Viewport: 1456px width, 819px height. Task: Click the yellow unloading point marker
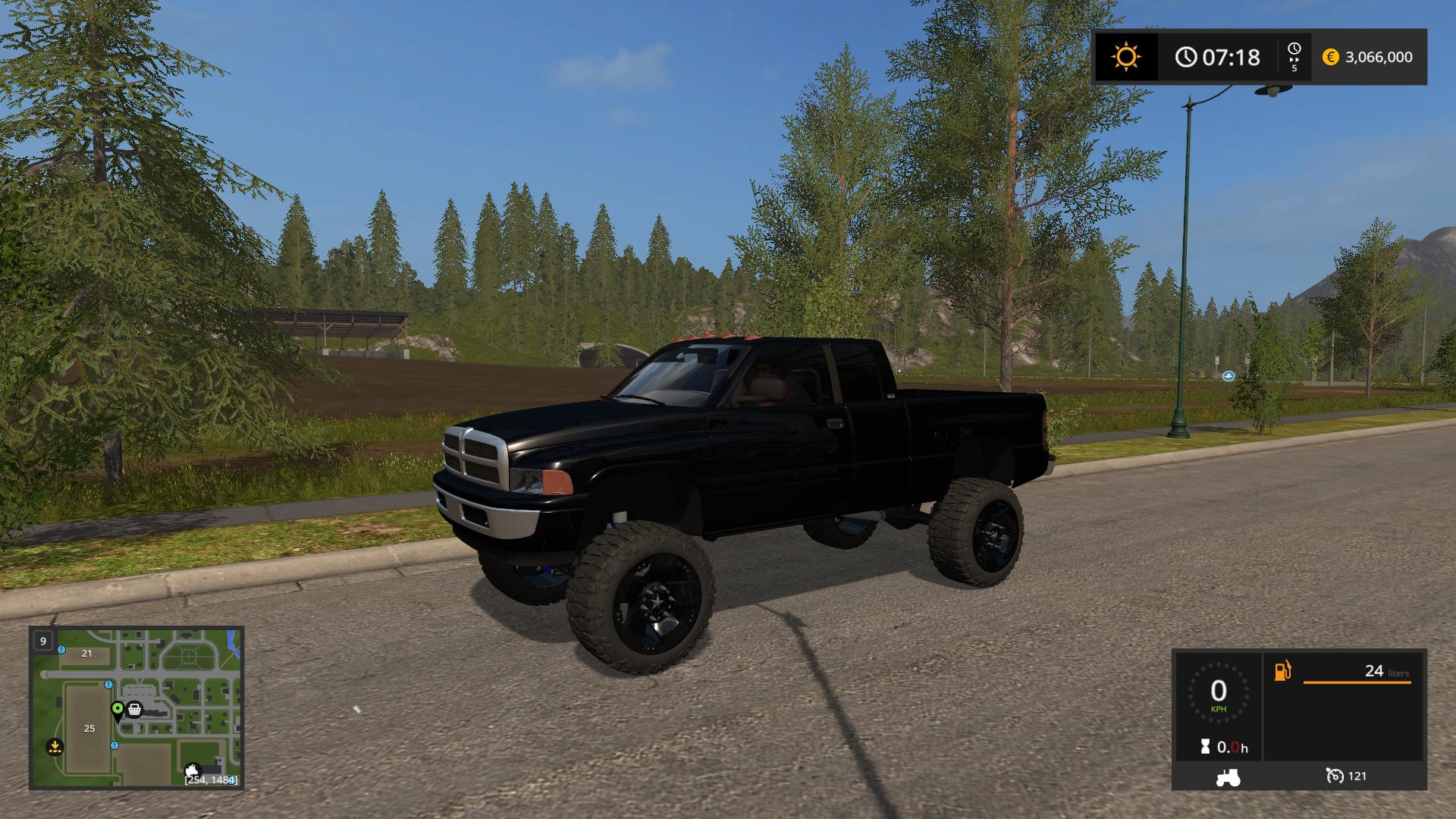pyautogui.click(x=55, y=746)
